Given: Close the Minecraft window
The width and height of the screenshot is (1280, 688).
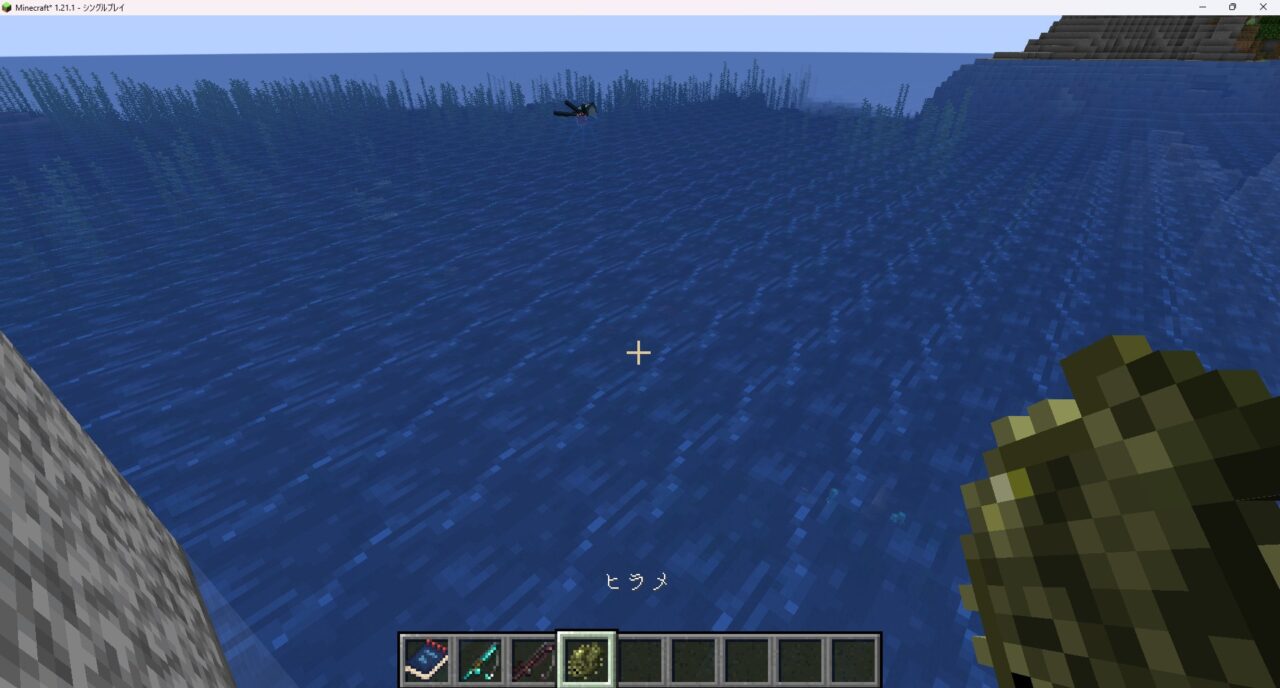Looking at the screenshot, I should (1260, 7).
